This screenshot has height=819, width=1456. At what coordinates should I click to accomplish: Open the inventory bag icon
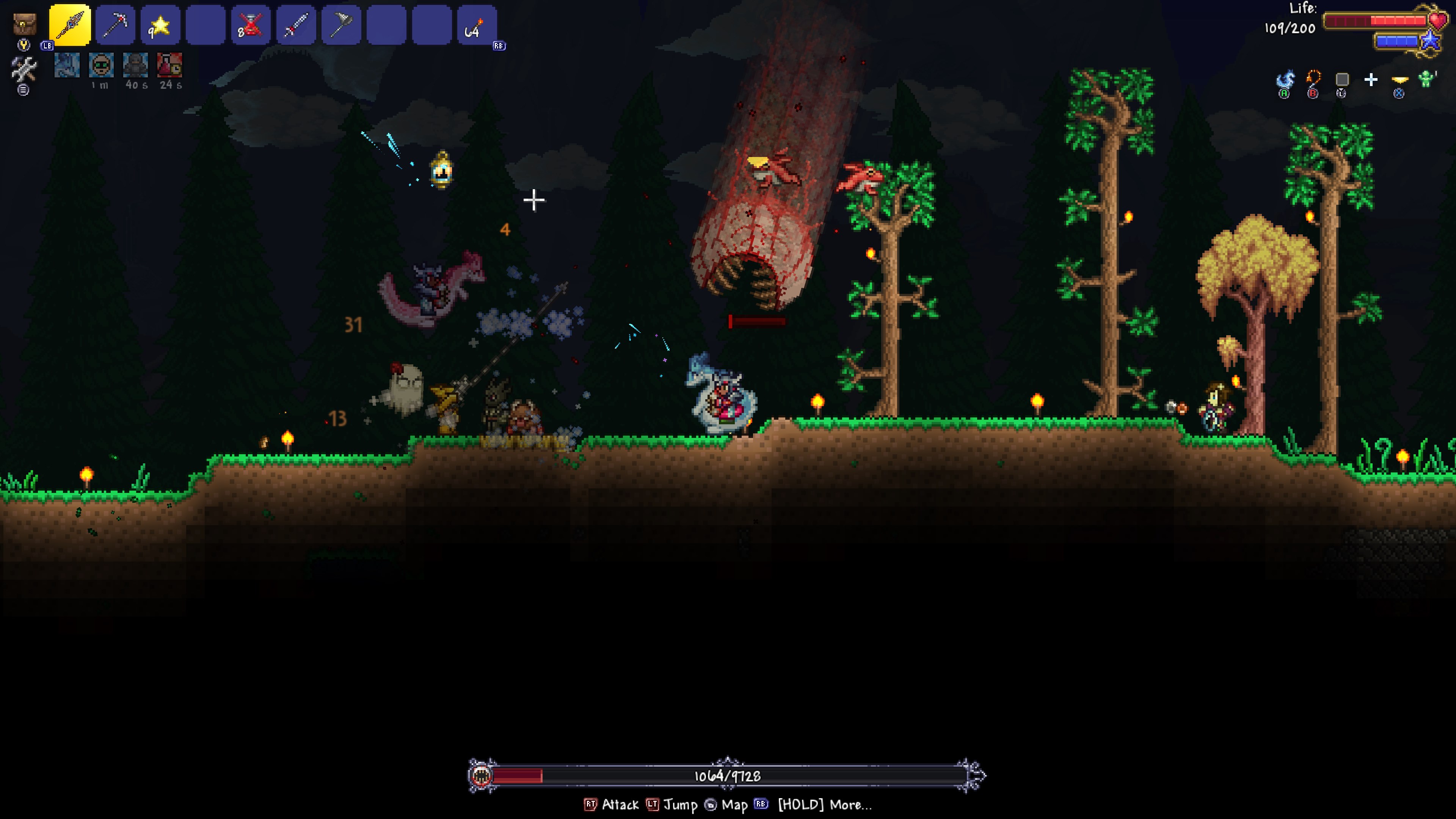click(24, 24)
